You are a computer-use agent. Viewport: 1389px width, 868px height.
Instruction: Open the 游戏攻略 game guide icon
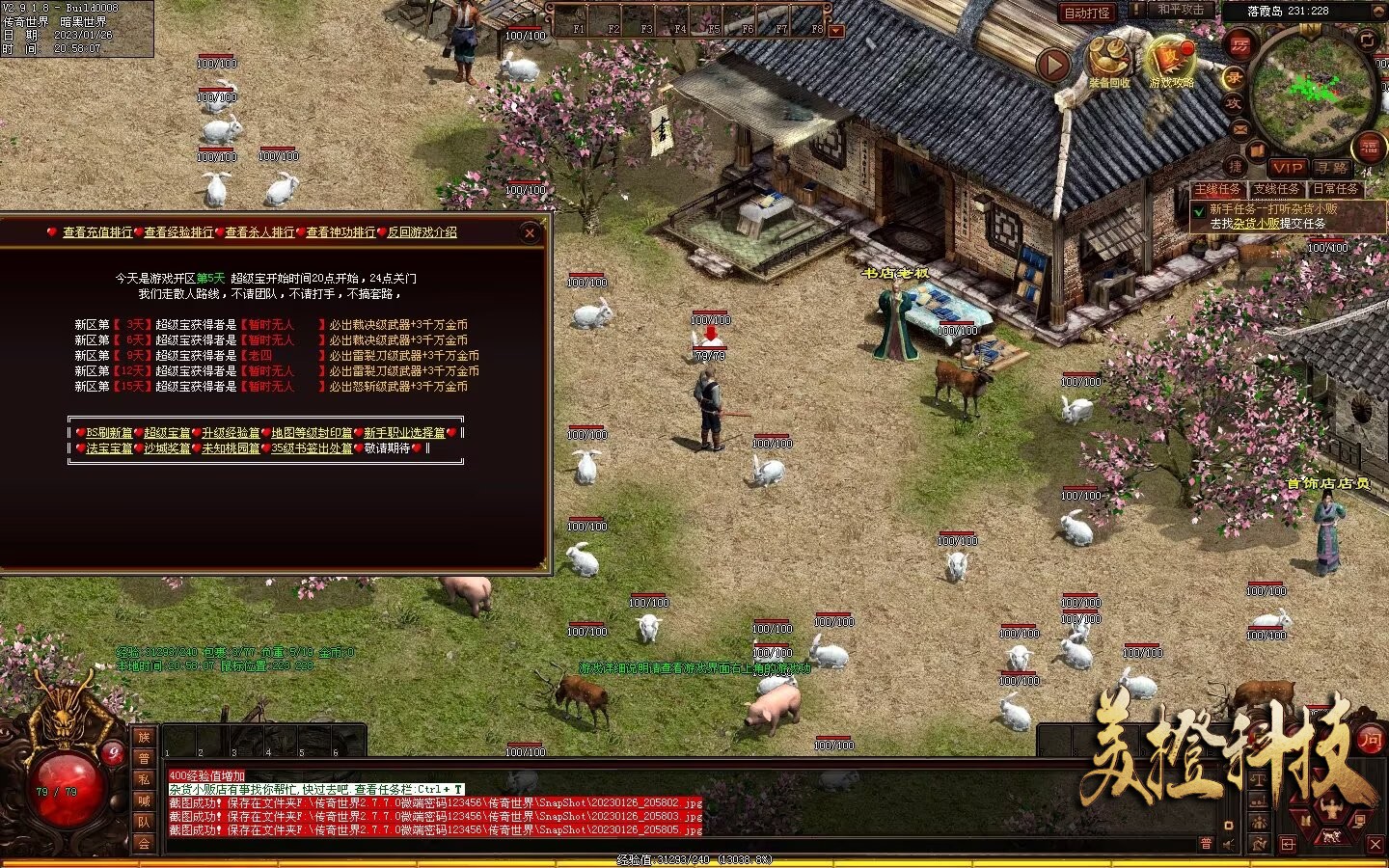click(1171, 62)
